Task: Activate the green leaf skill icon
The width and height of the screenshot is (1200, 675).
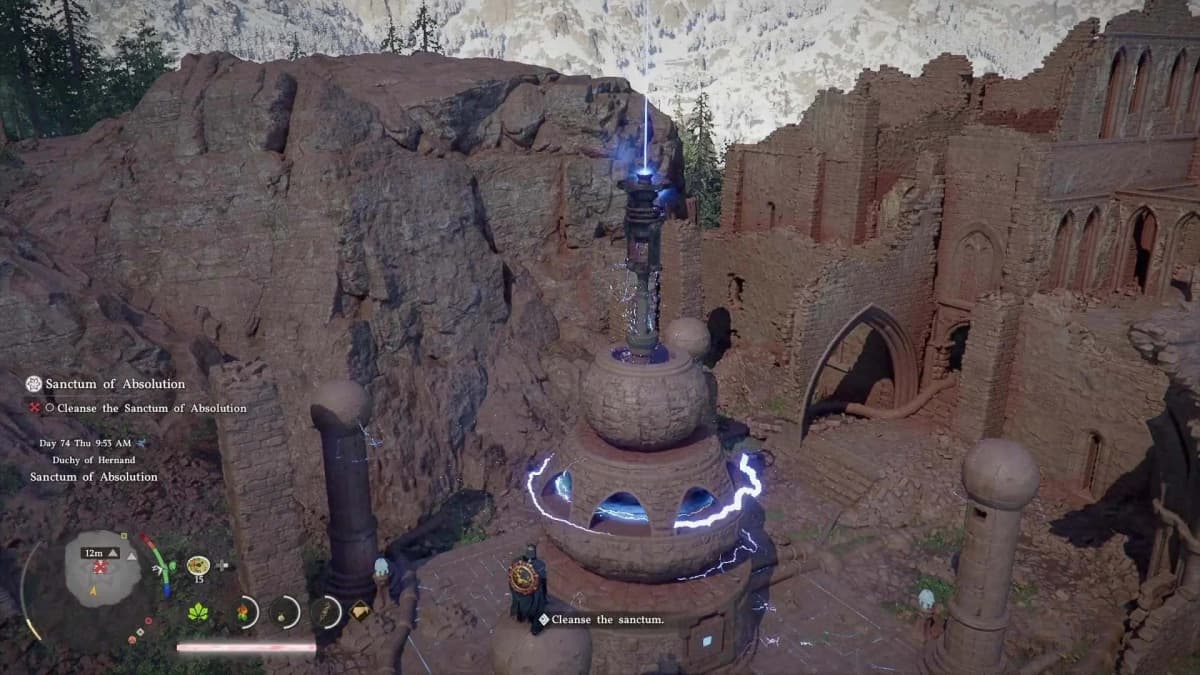Action: tap(198, 612)
